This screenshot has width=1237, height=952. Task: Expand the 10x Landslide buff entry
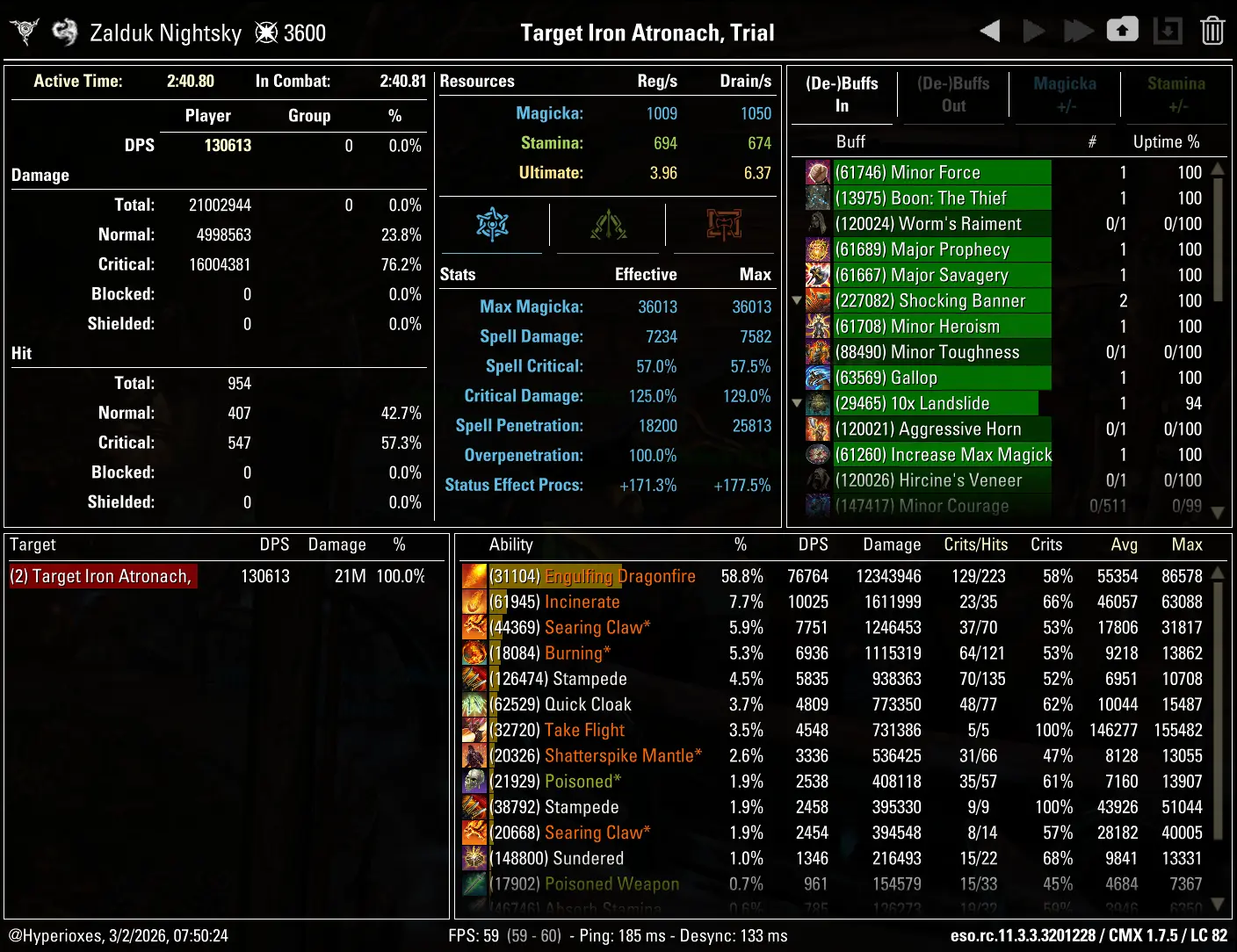point(797,403)
